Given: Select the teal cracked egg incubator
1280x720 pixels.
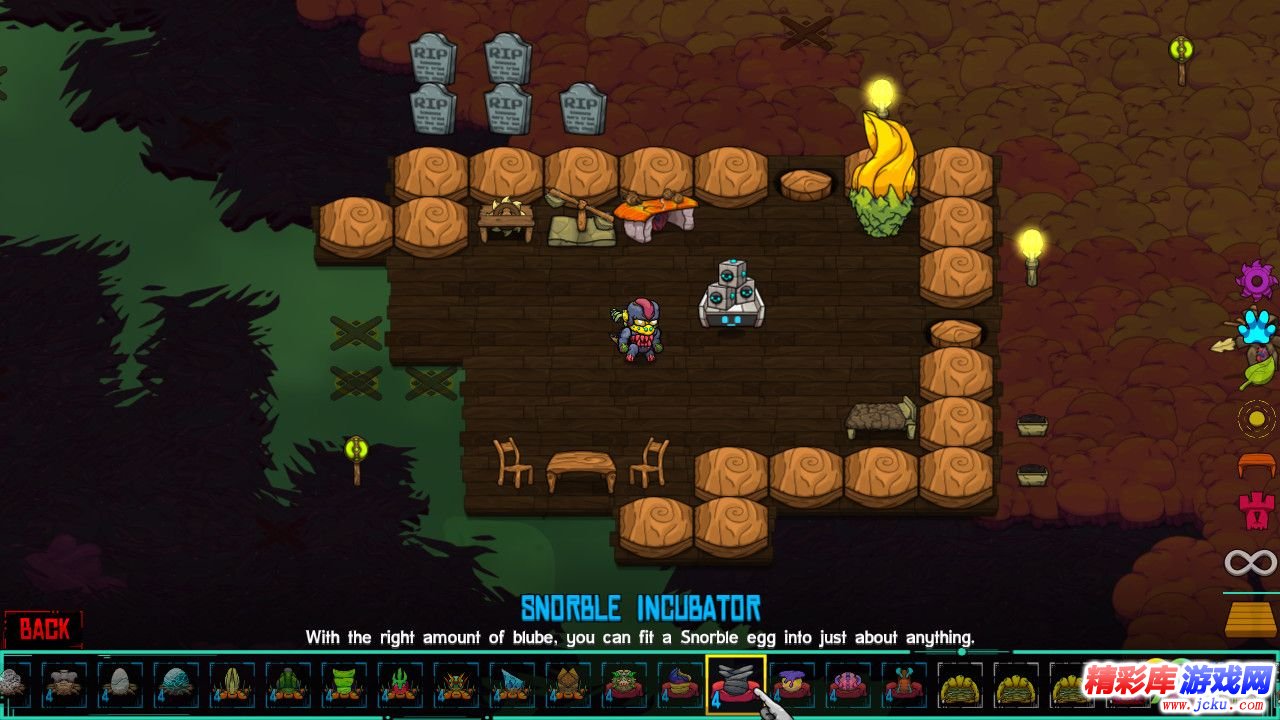Looking at the screenshot, I should pos(175,685).
